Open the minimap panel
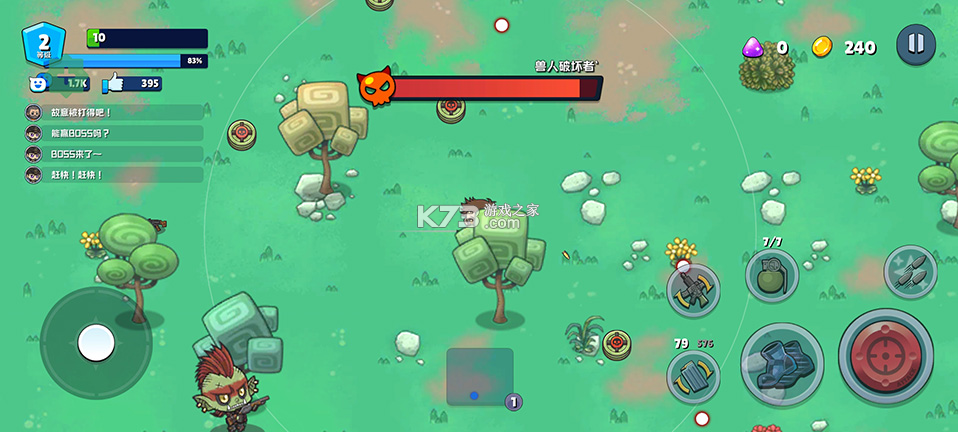Screen dimensions: 958x432 click(480, 377)
